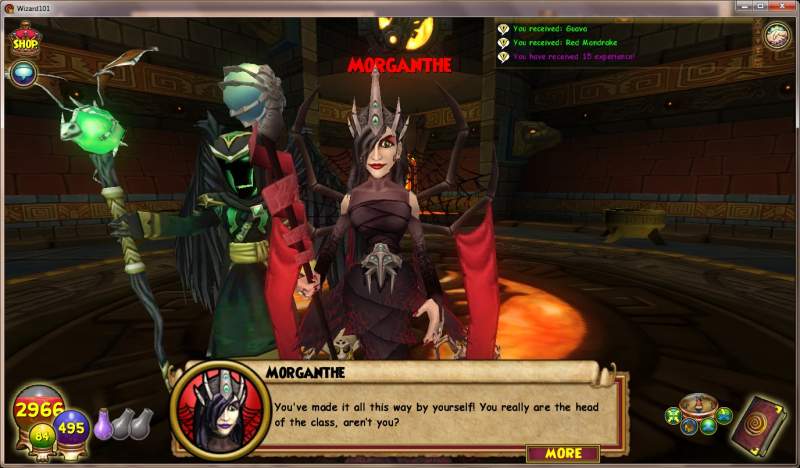Open the Crown Shop

coord(24,41)
